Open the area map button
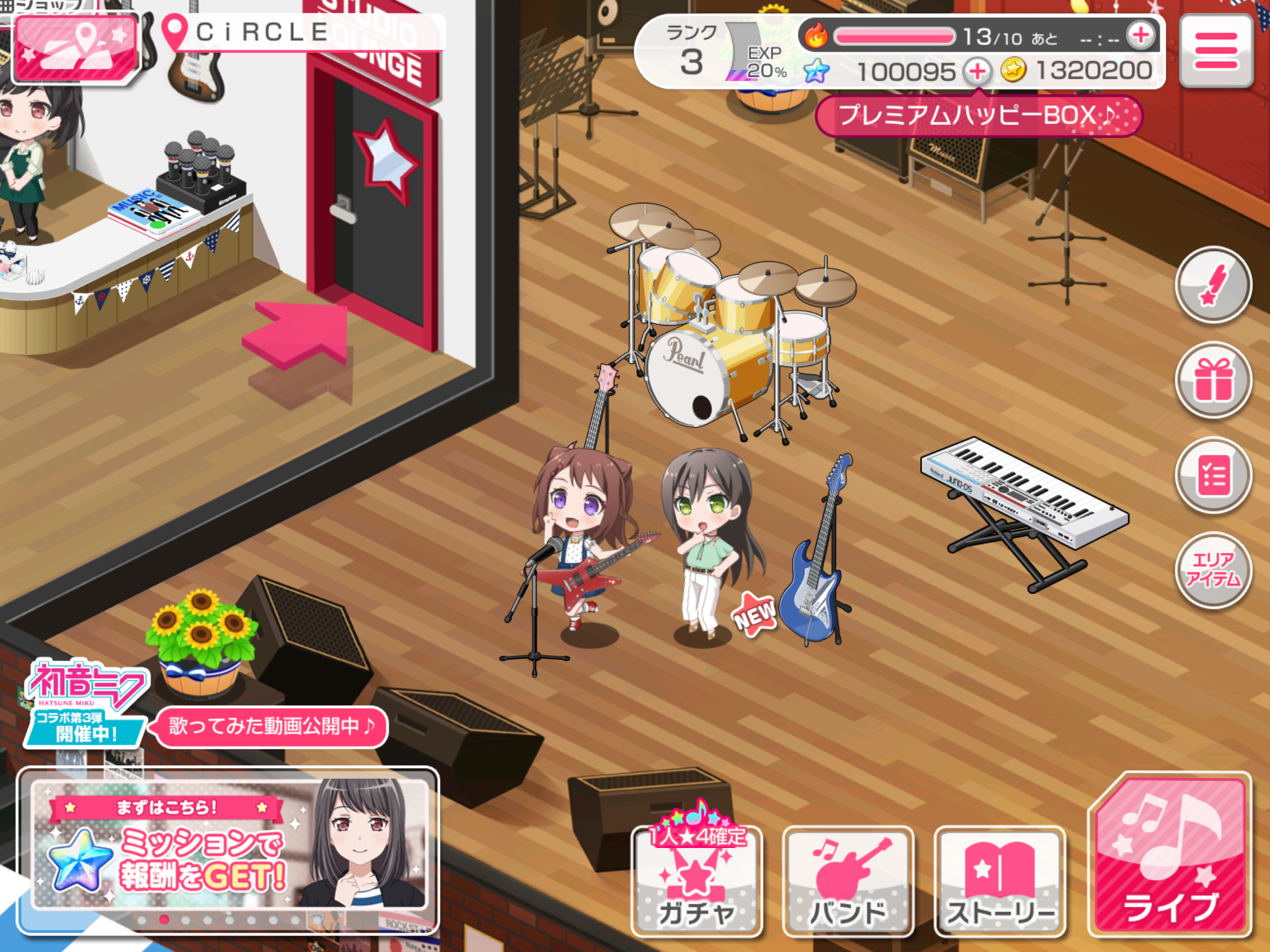 (x=75, y=49)
